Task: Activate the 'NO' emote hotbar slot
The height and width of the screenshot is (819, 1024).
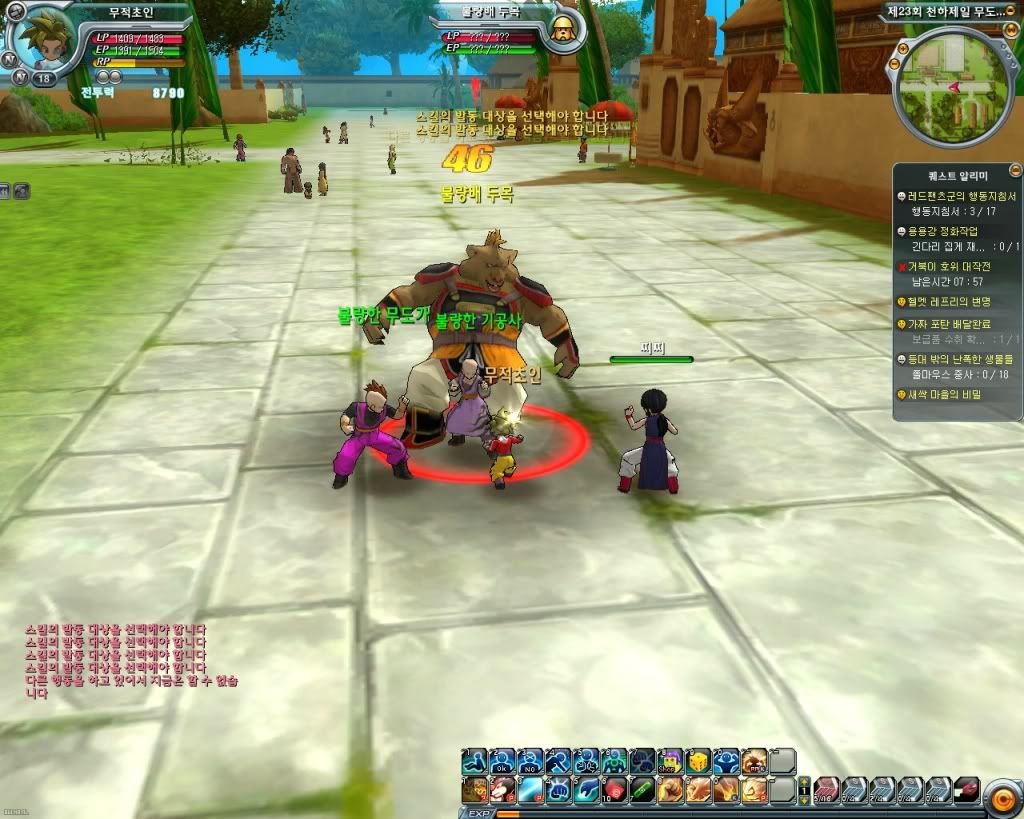Action: point(530,759)
